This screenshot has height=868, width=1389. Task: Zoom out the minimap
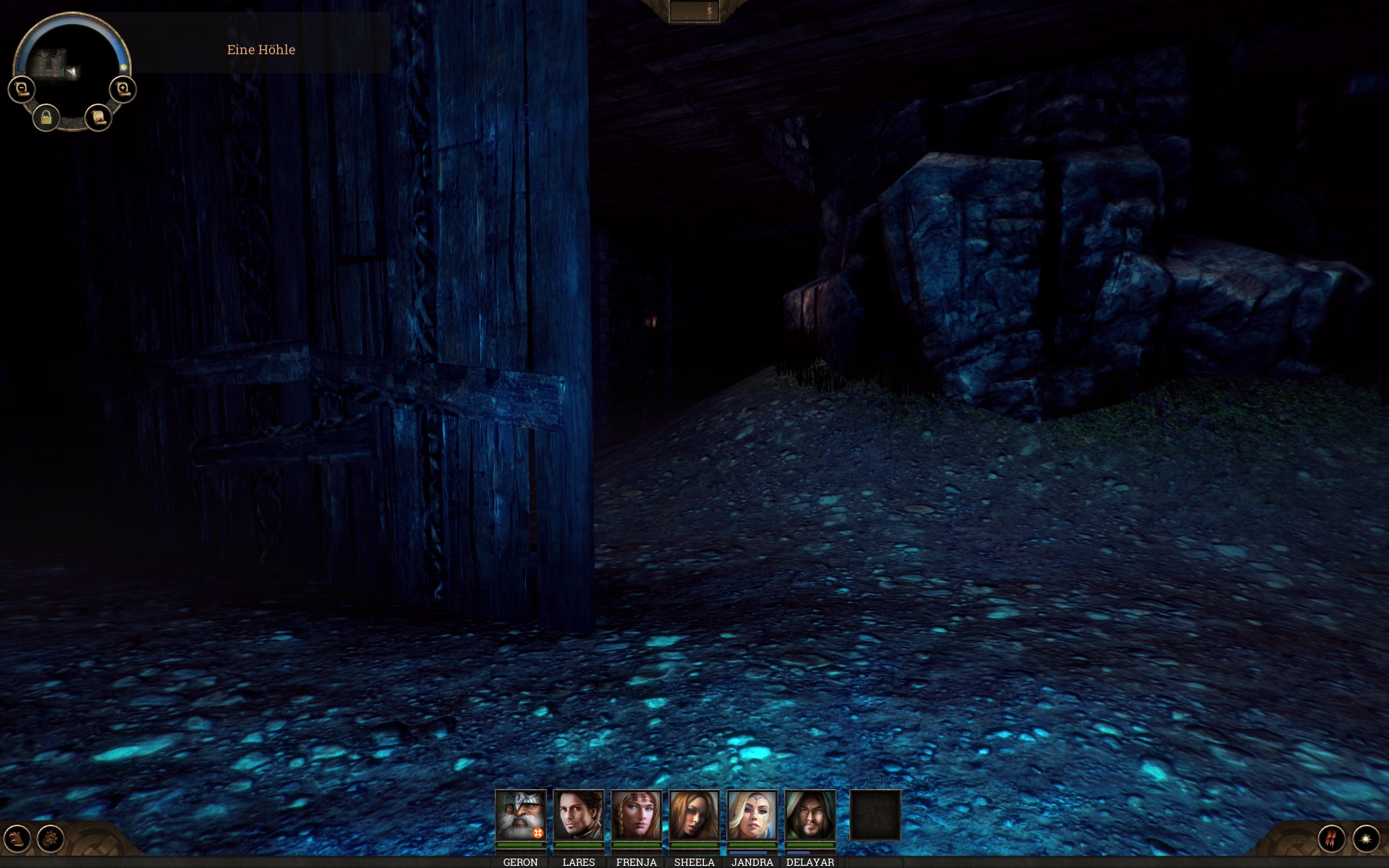22,89
